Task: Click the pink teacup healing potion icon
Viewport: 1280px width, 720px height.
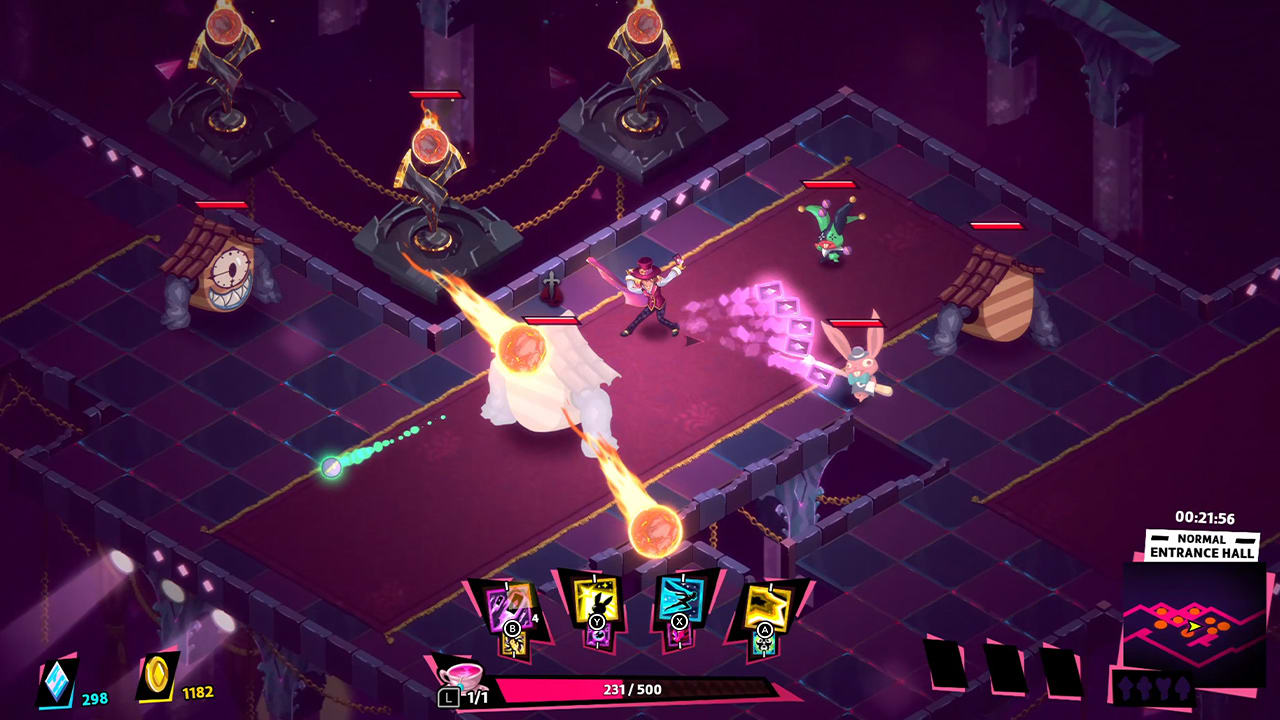Action: pyautogui.click(x=461, y=678)
